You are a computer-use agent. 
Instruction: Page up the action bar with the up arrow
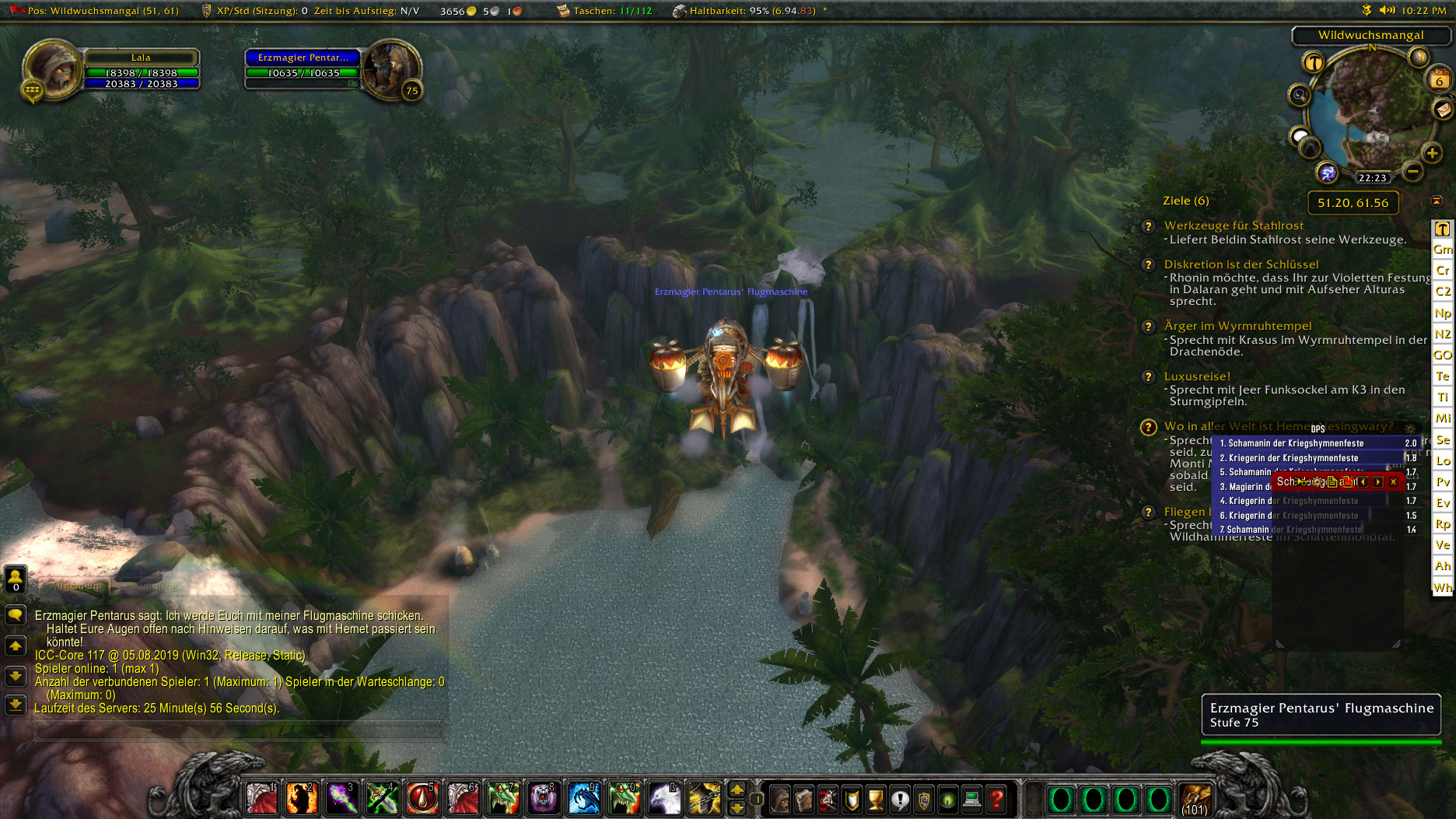click(737, 789)
